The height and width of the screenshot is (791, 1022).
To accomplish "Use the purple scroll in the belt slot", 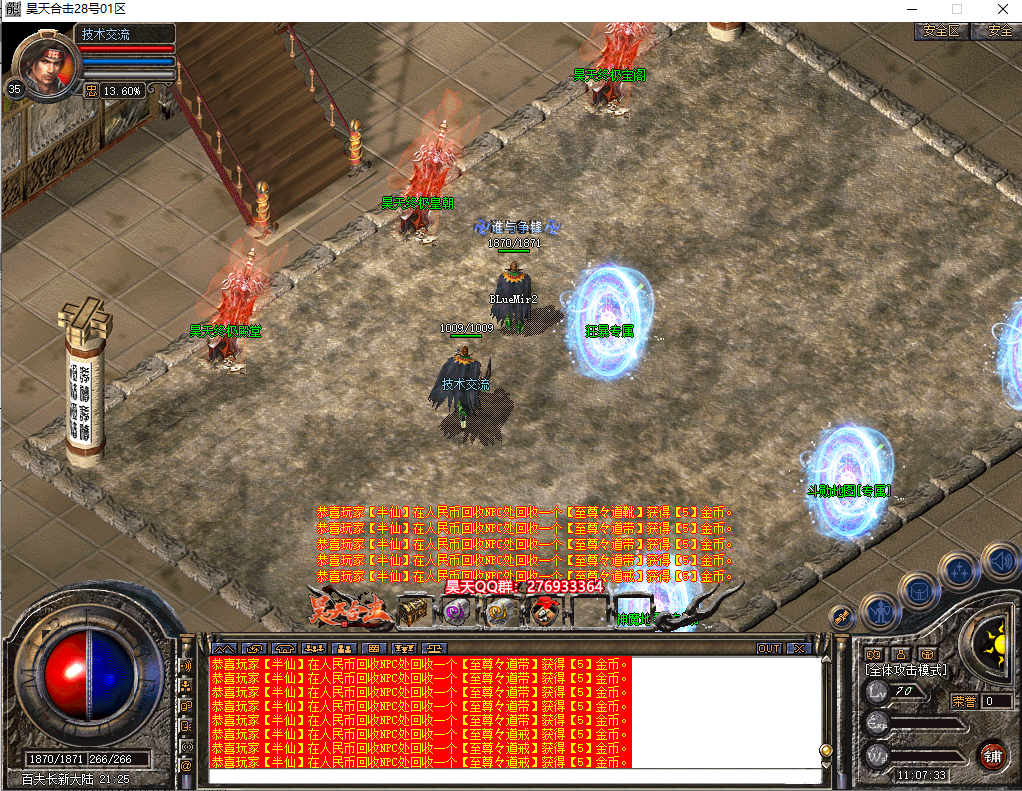I will point(456,611).
